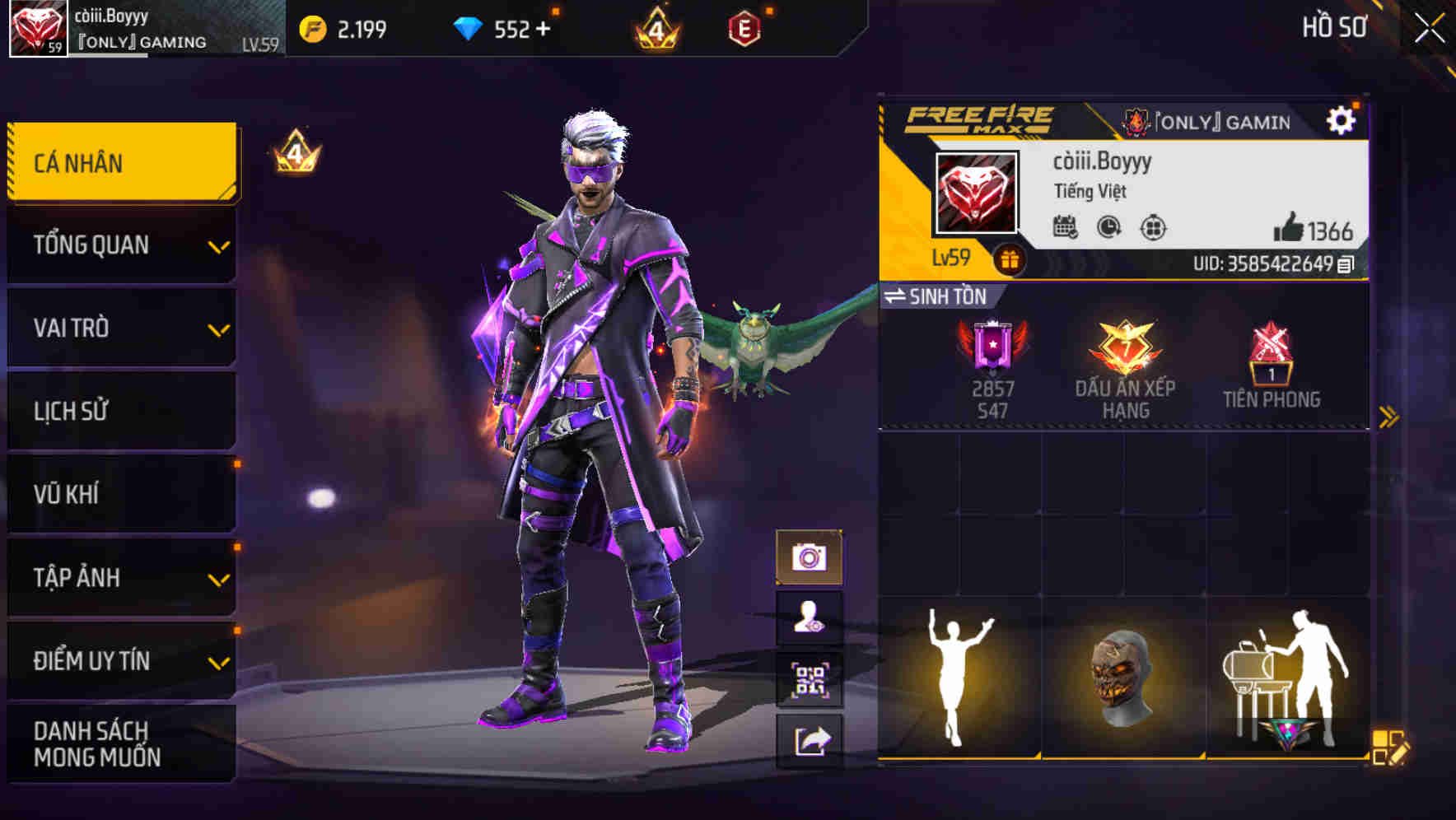
Task: Switch to the CÁ NHÂN tab
Action: tap(120, 162)
